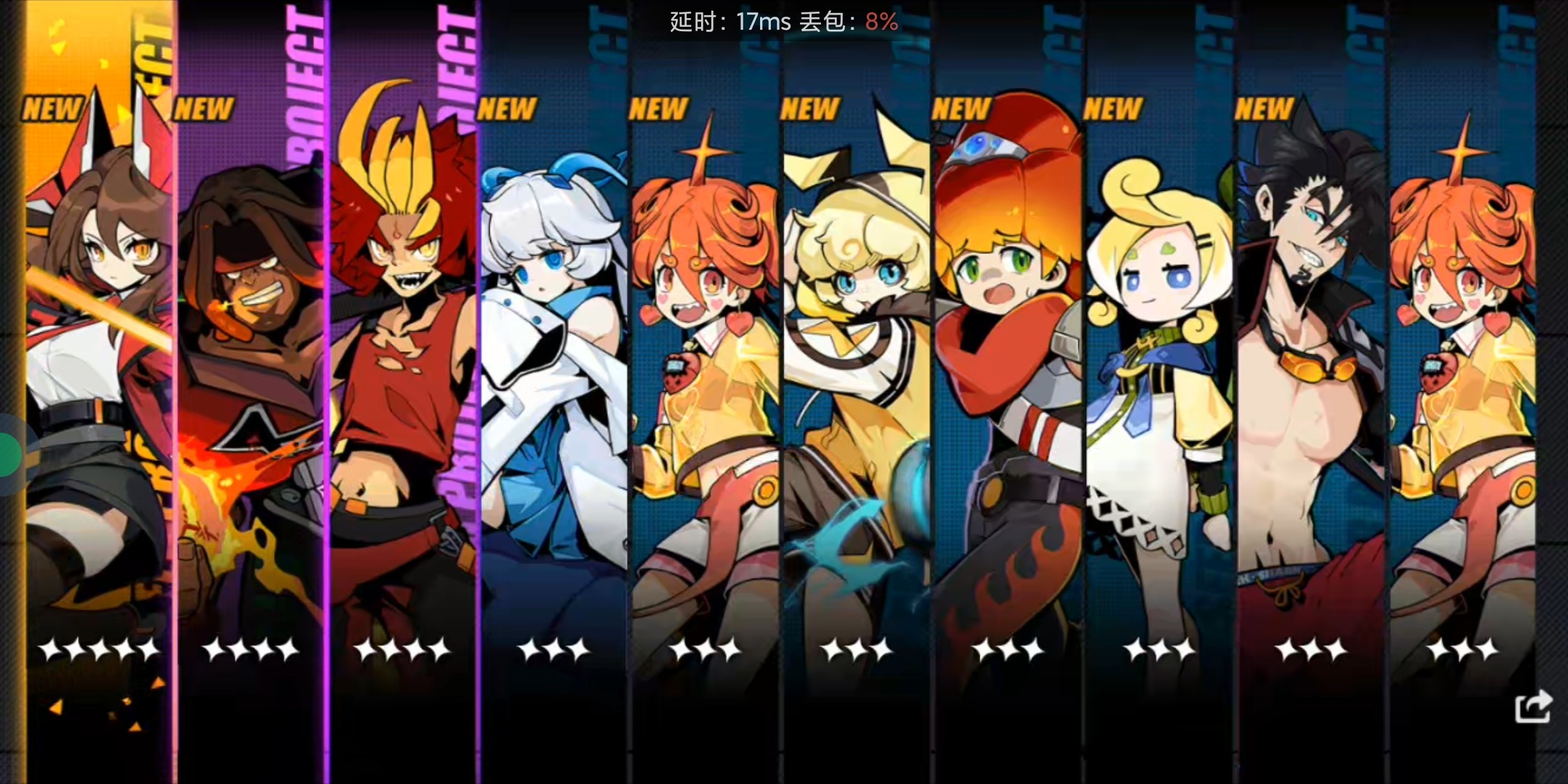Select the duplicate orange twin-bun girl without NEW
1568x784 pixels.
1463,363
